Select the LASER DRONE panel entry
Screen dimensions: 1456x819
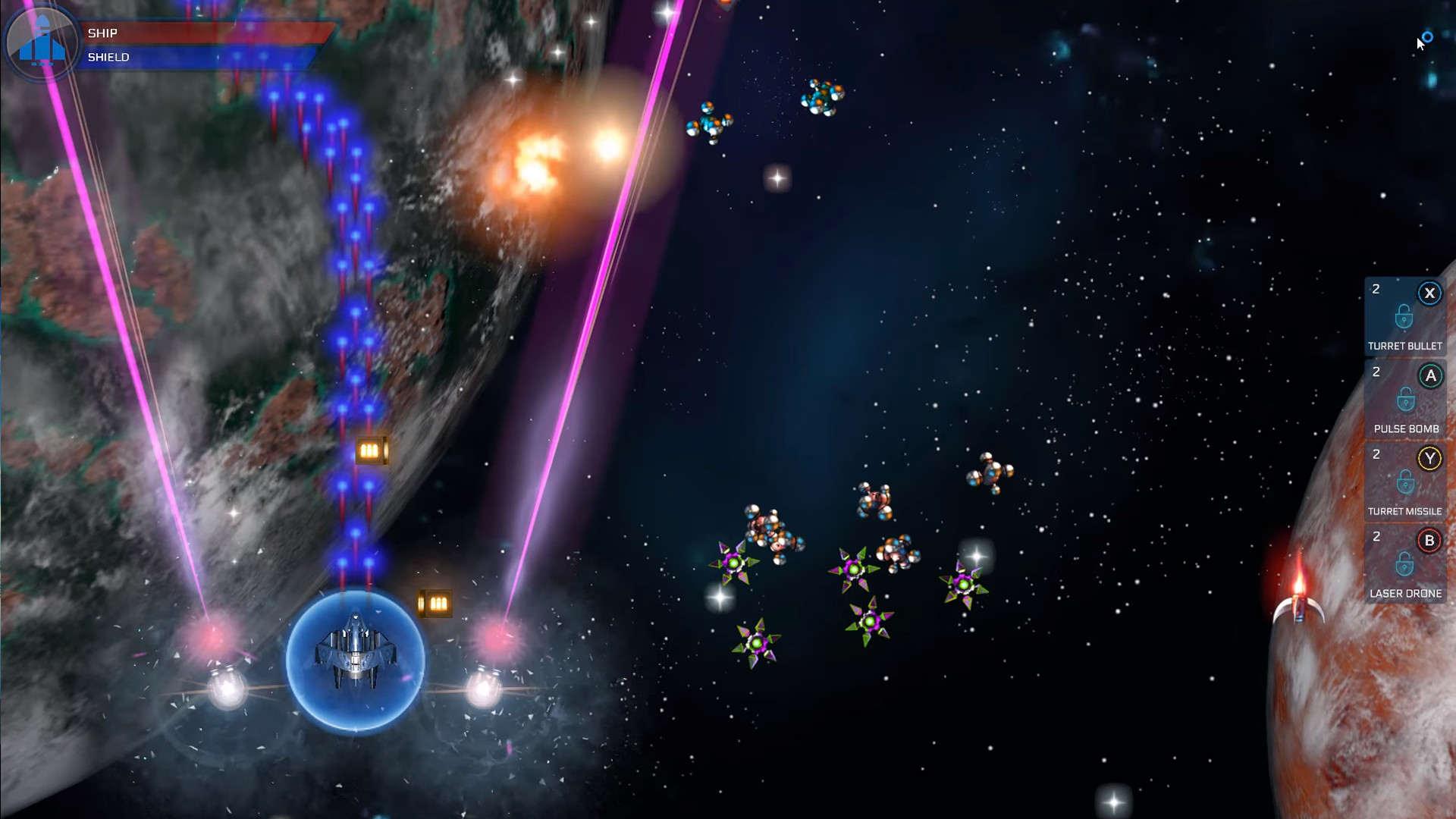click(1404, 593)
